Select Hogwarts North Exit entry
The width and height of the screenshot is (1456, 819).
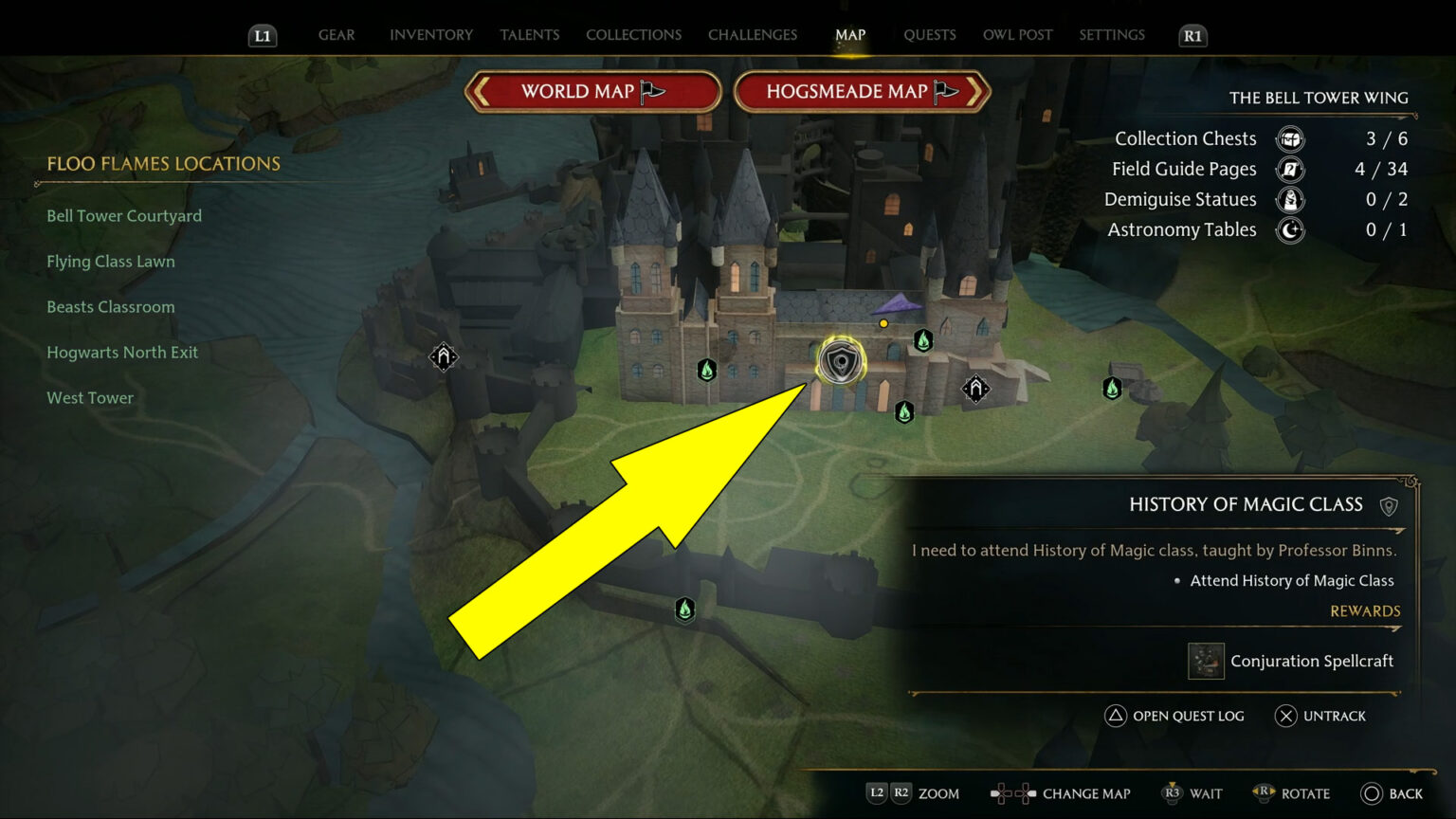click(x=122, y=353)
